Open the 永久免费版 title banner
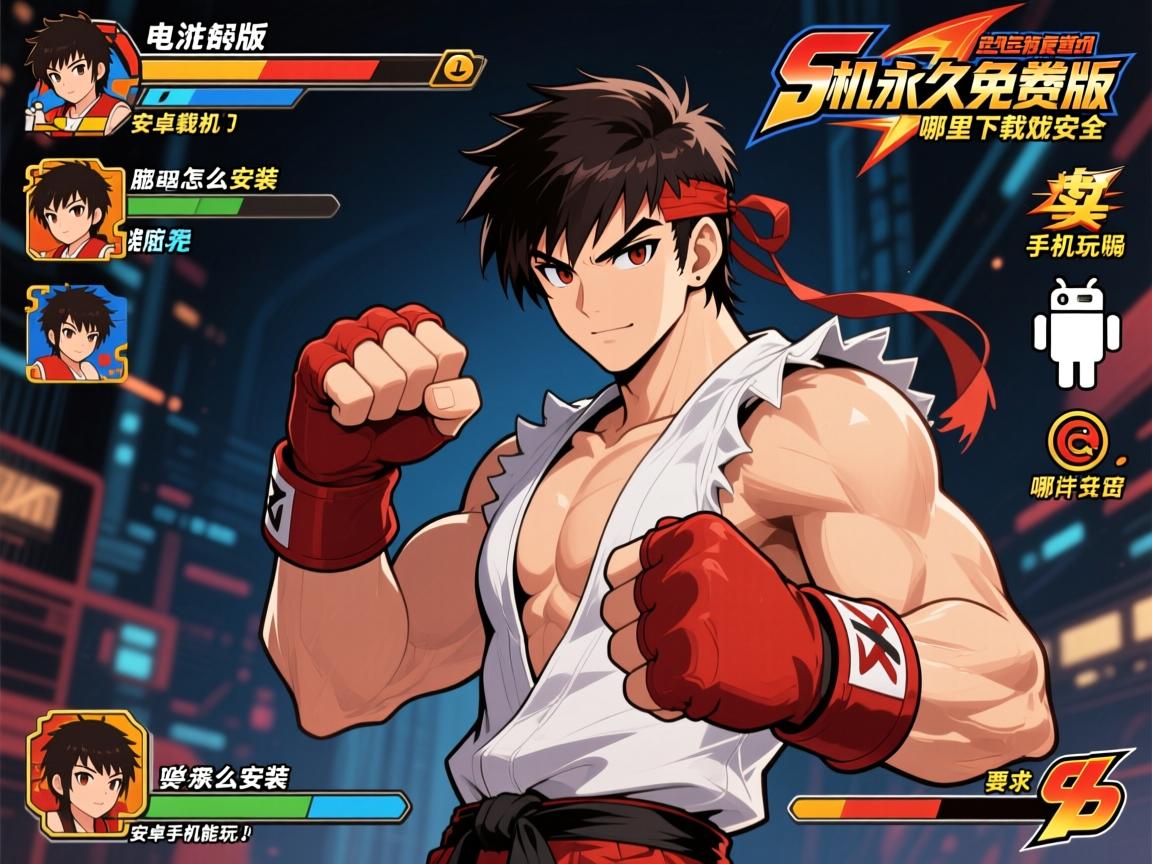Screen dimensions: 1152x864 [945, 91]
